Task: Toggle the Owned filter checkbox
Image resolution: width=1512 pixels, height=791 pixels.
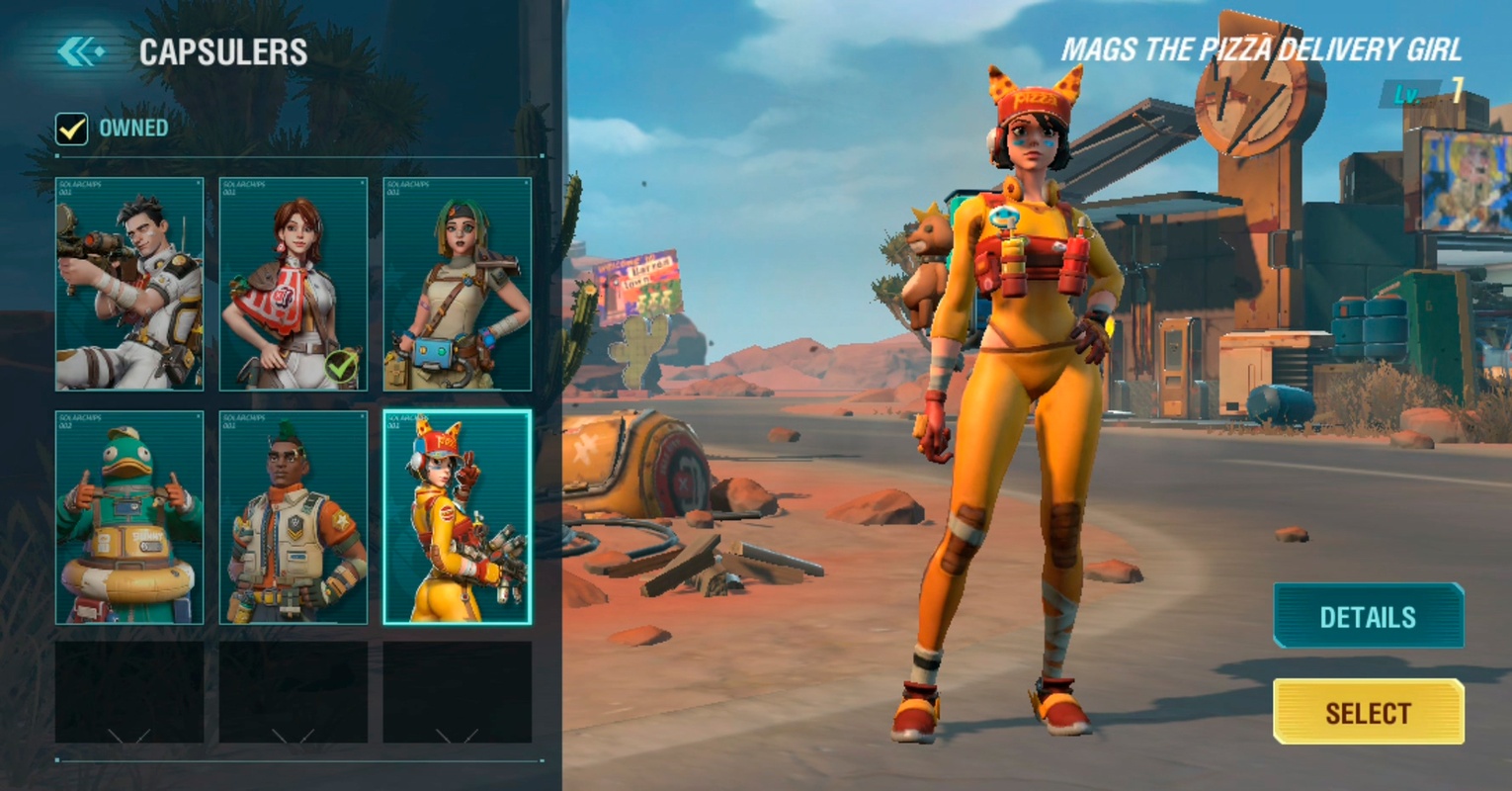Action: [x=72, y=129]
